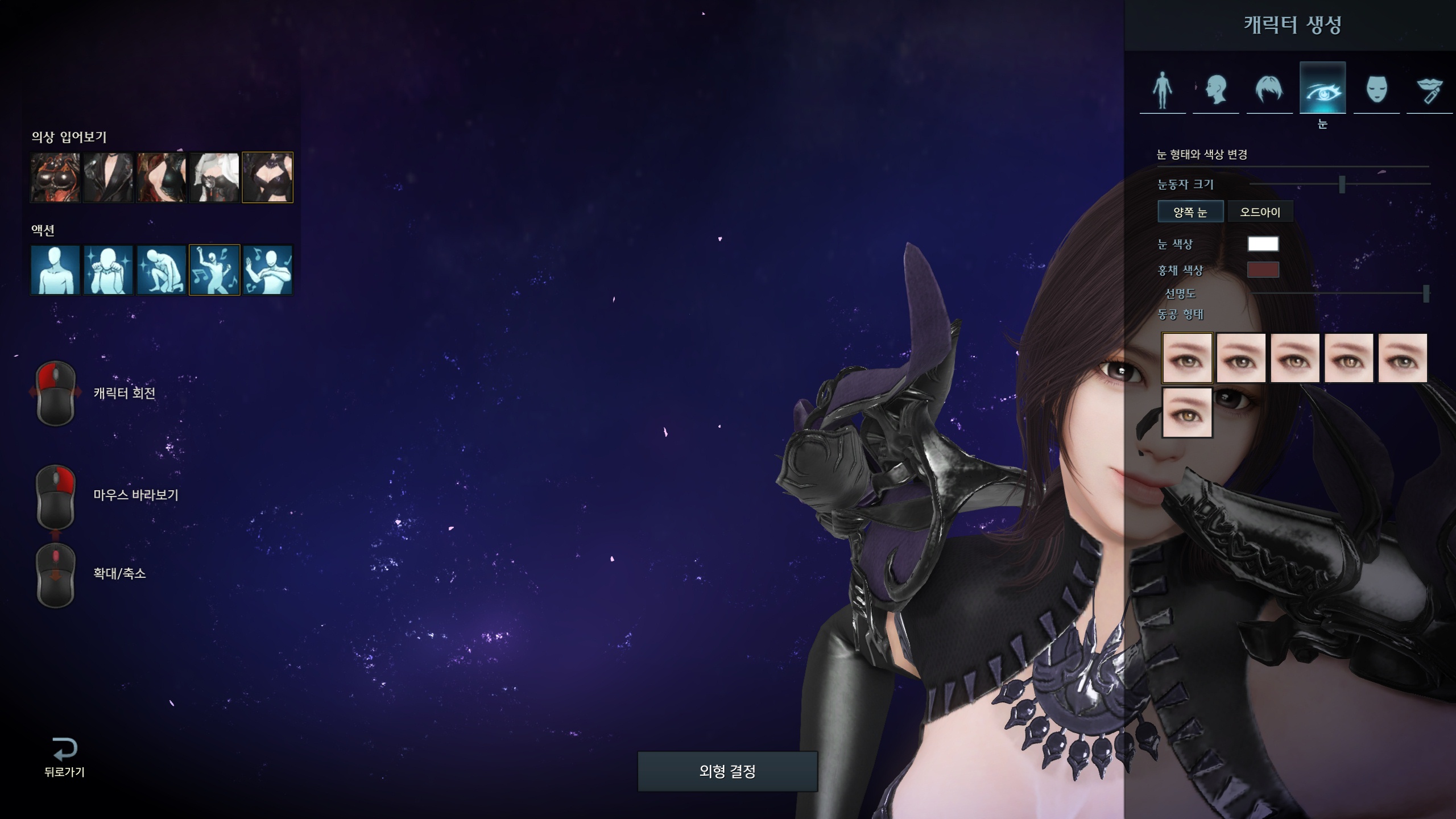
Task: Select the 오드아이 odd-eye option
Action: click(x=1260, y=212)
